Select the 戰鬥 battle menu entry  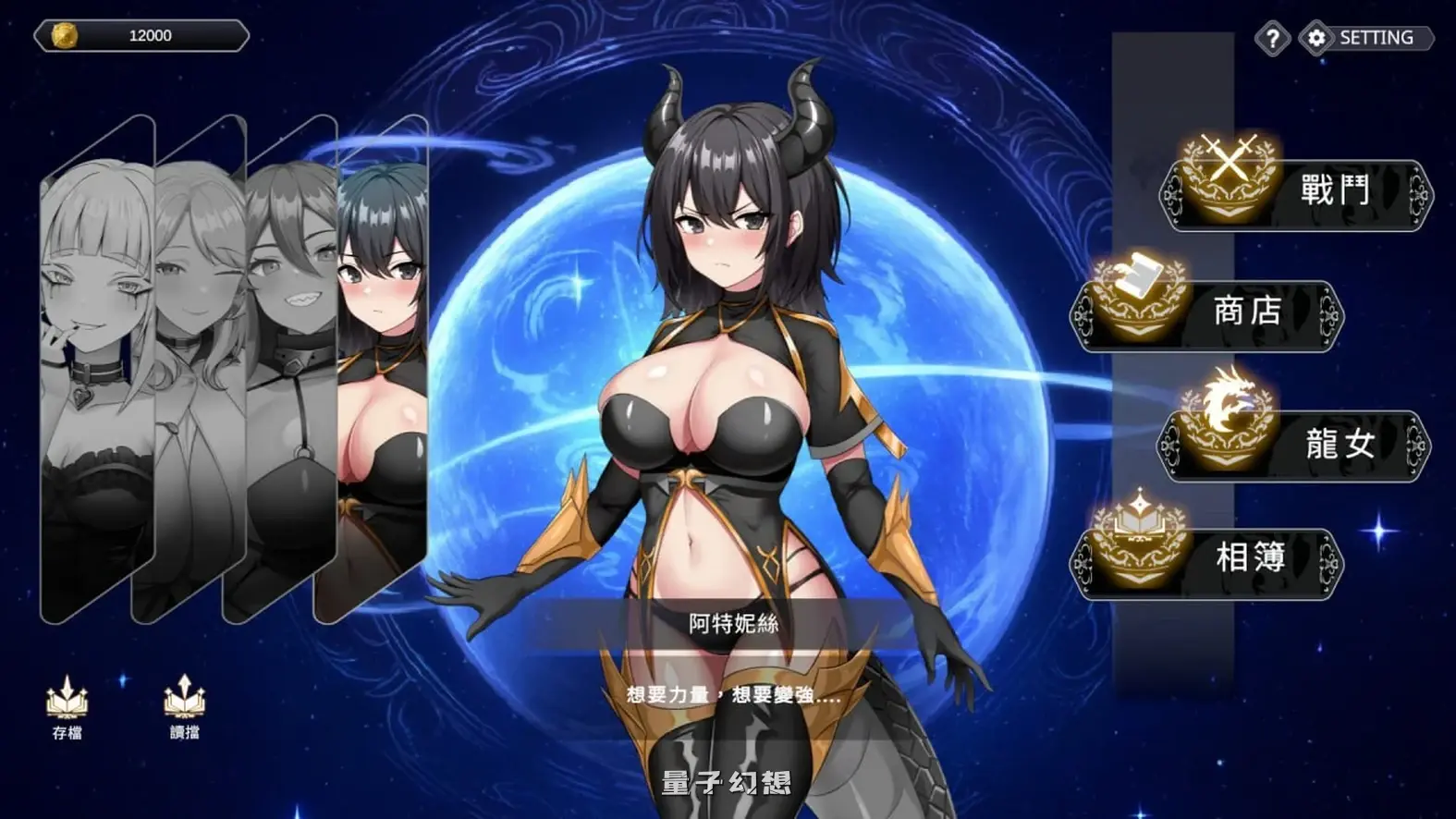(x=1334, y=186)
